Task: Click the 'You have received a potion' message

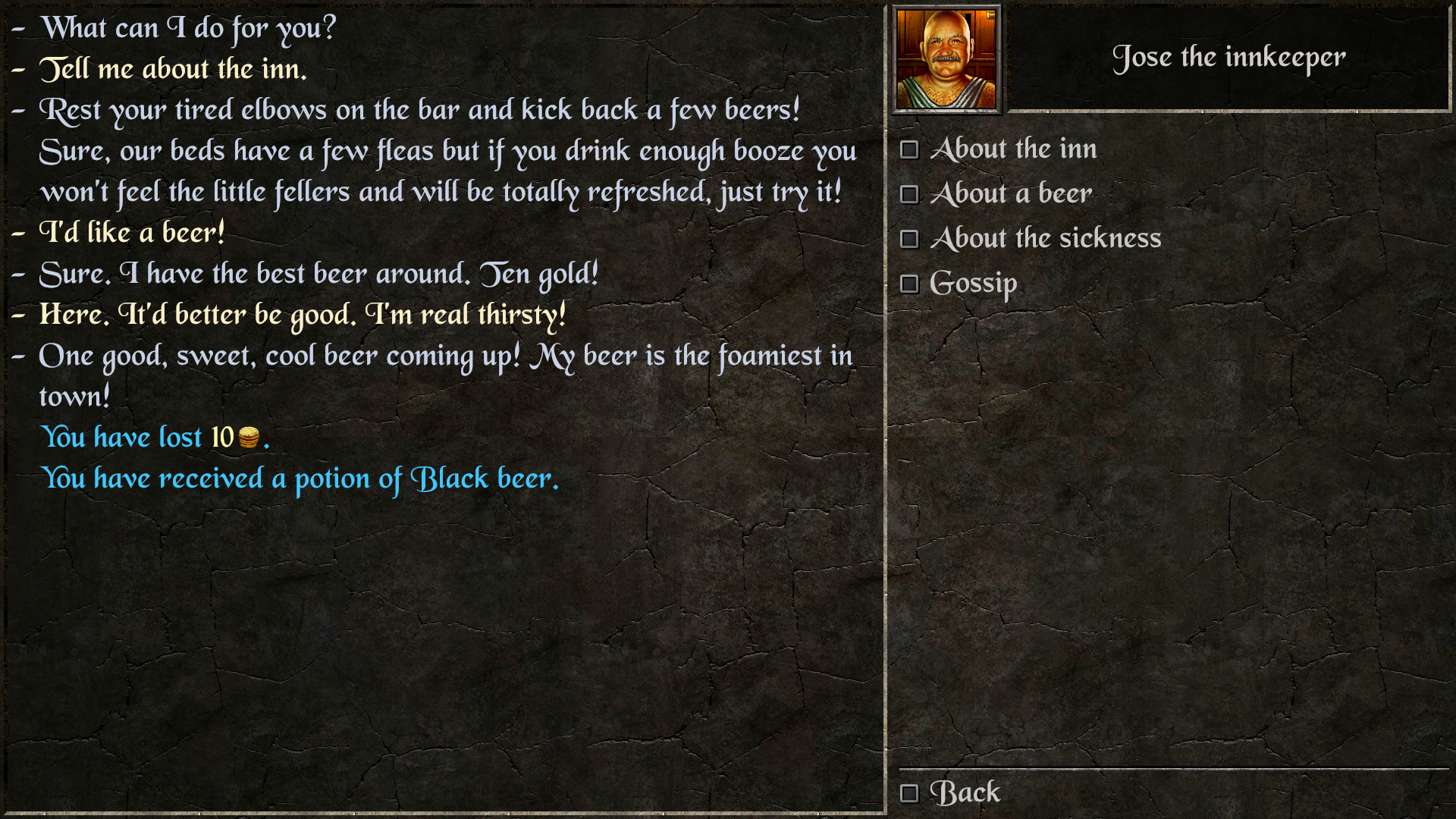Action: 301,478
